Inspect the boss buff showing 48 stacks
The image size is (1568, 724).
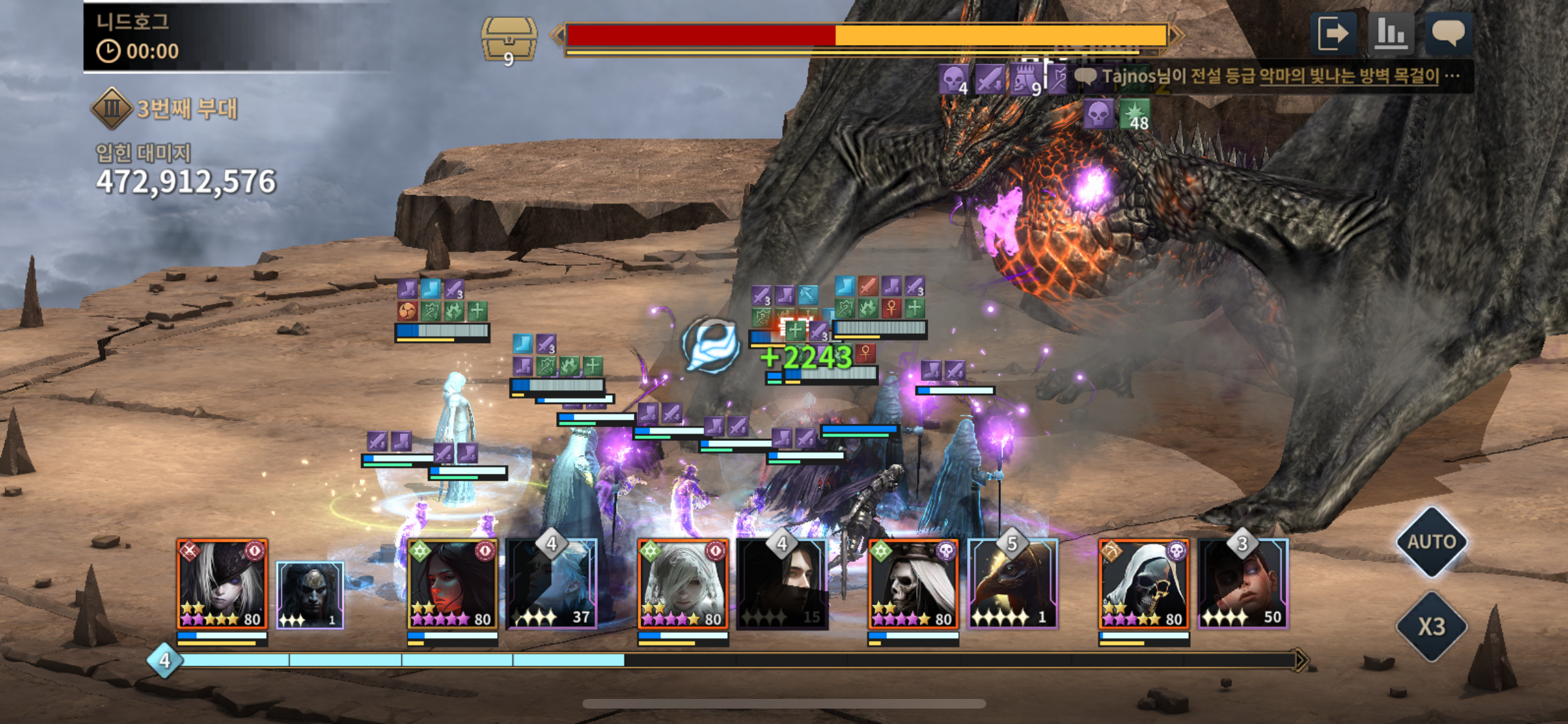1134,115
